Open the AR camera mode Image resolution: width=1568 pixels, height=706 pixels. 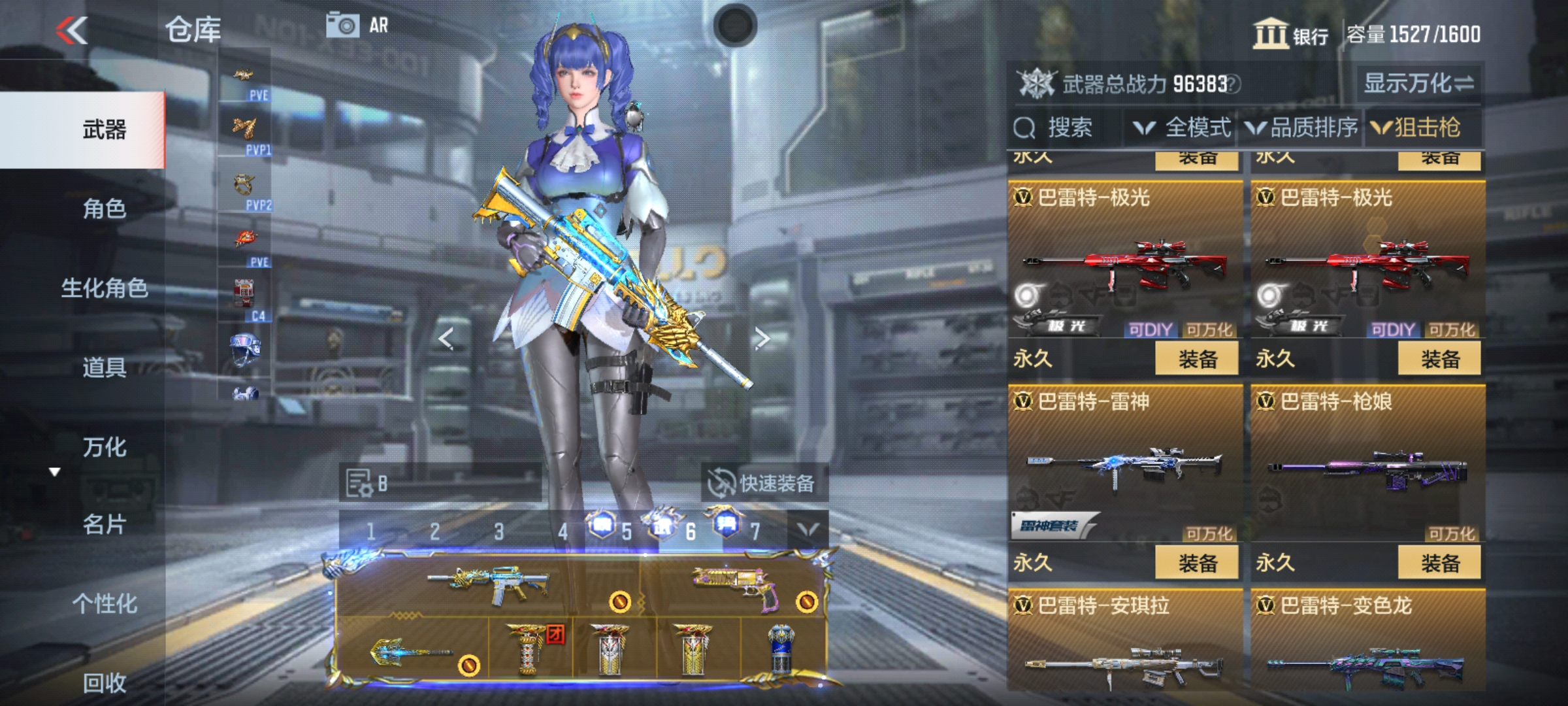[x=358, y=26]
